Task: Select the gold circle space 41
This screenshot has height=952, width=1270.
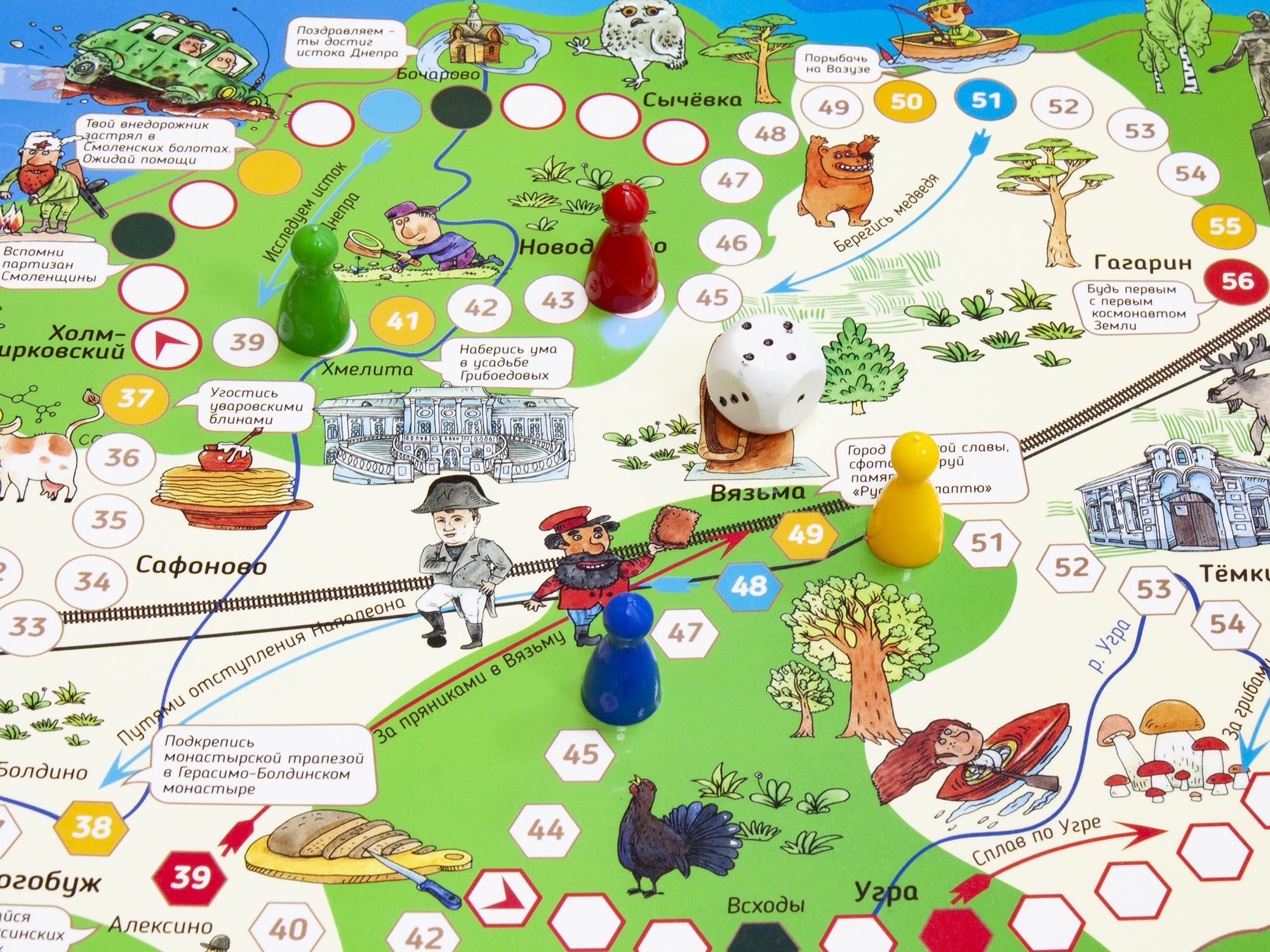Action: click(x=402, y=321)
